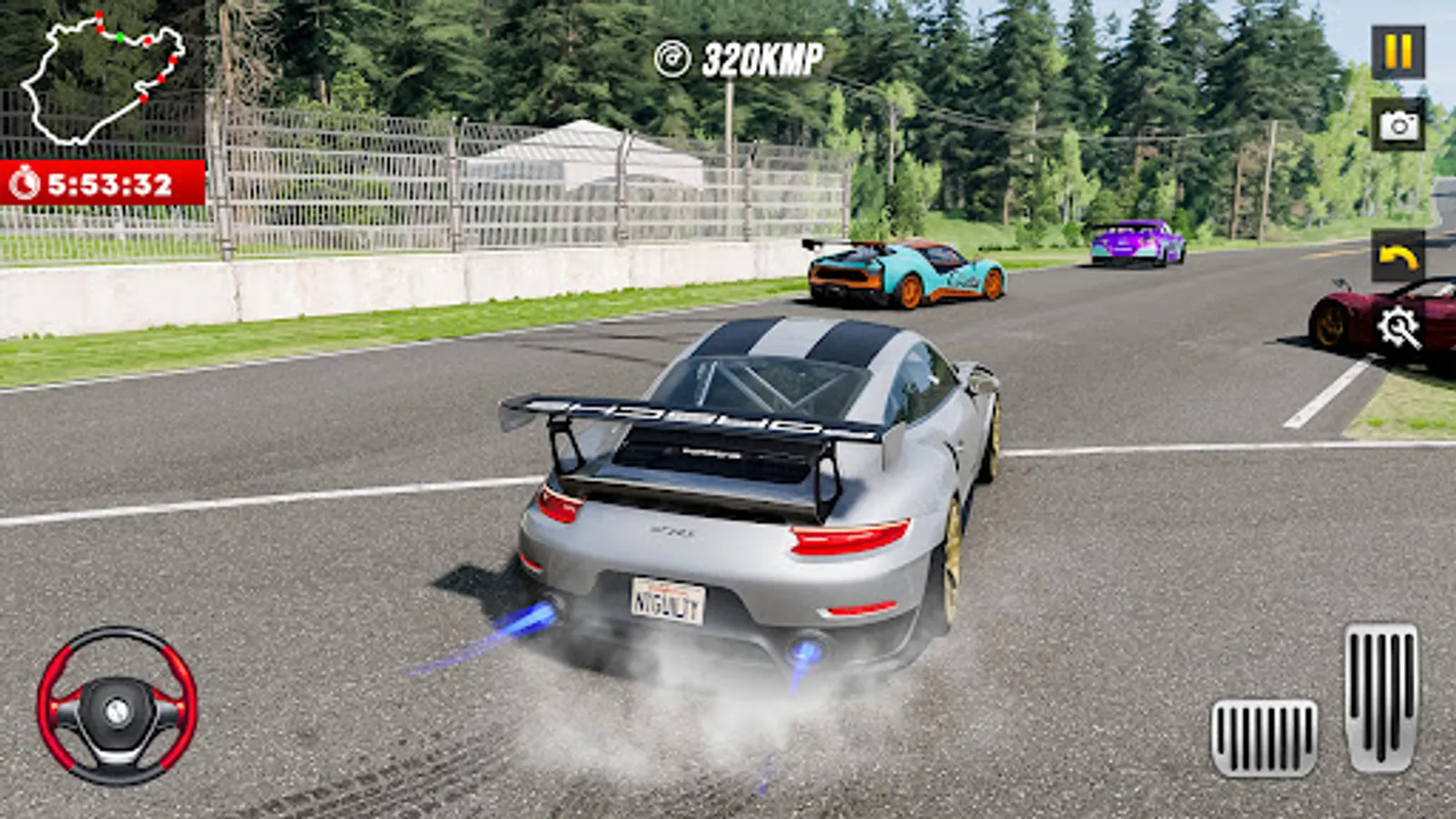
Task: Select the speedometer gauge icon near 320KMP
Action: pos(671,56)
